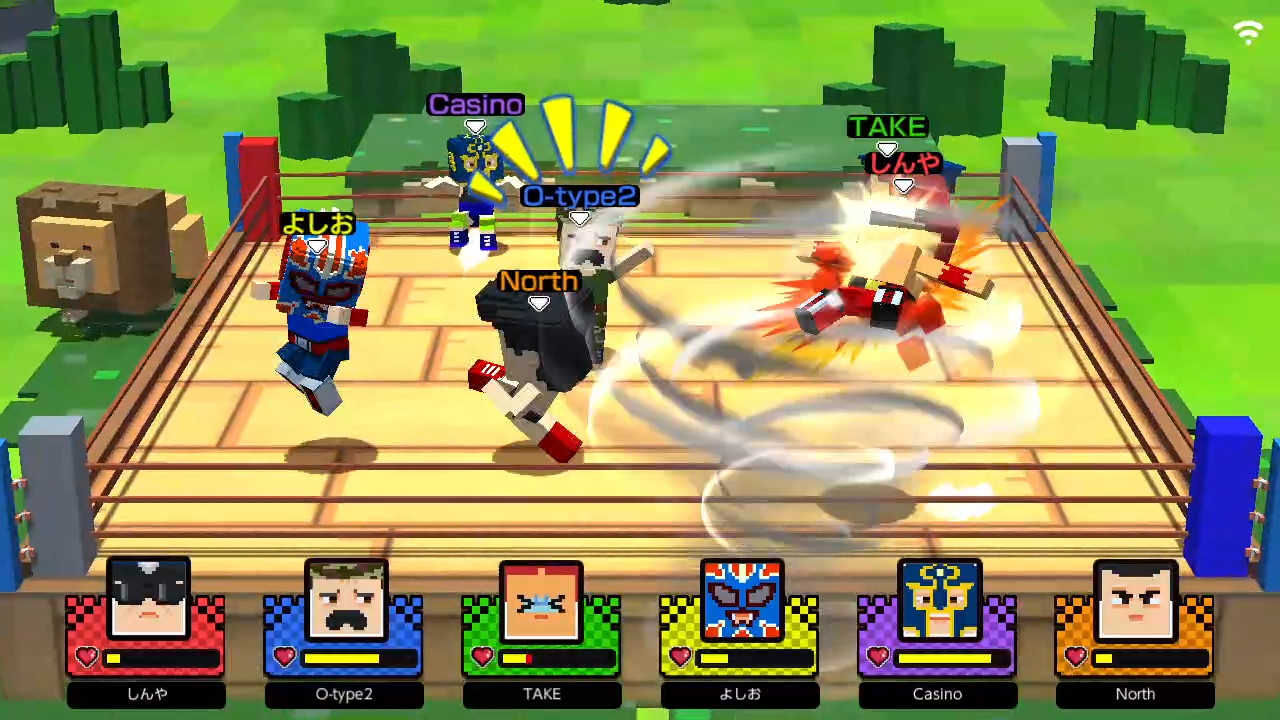Screen dimensions: 1280x720
Task: Click the heart icon on Casino's purple card
Action: [x=877, y=657]
